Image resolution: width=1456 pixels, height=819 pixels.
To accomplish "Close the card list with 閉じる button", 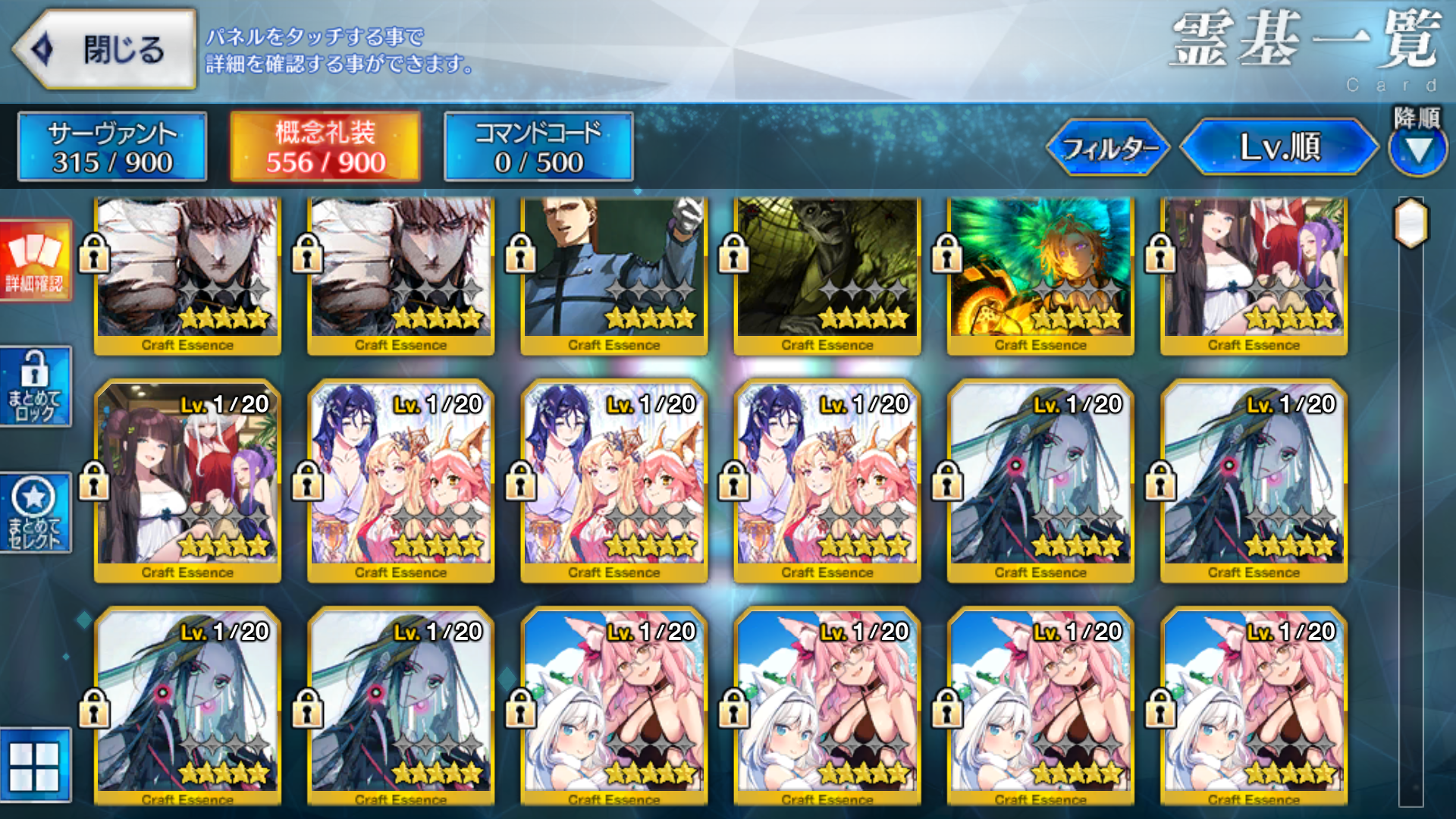I will pyautogui.click(x=105, y=50).
